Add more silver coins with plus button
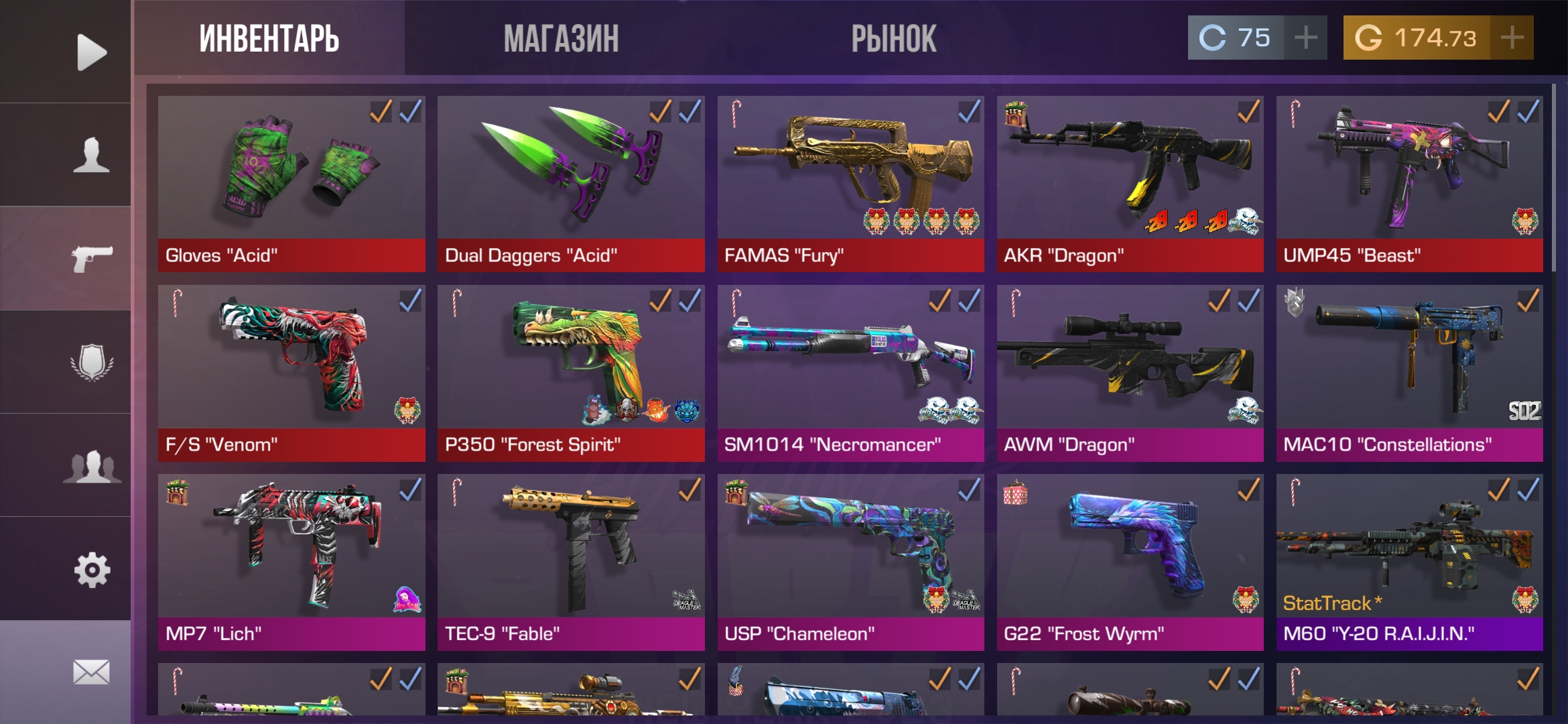 [x=1305, y=38]
